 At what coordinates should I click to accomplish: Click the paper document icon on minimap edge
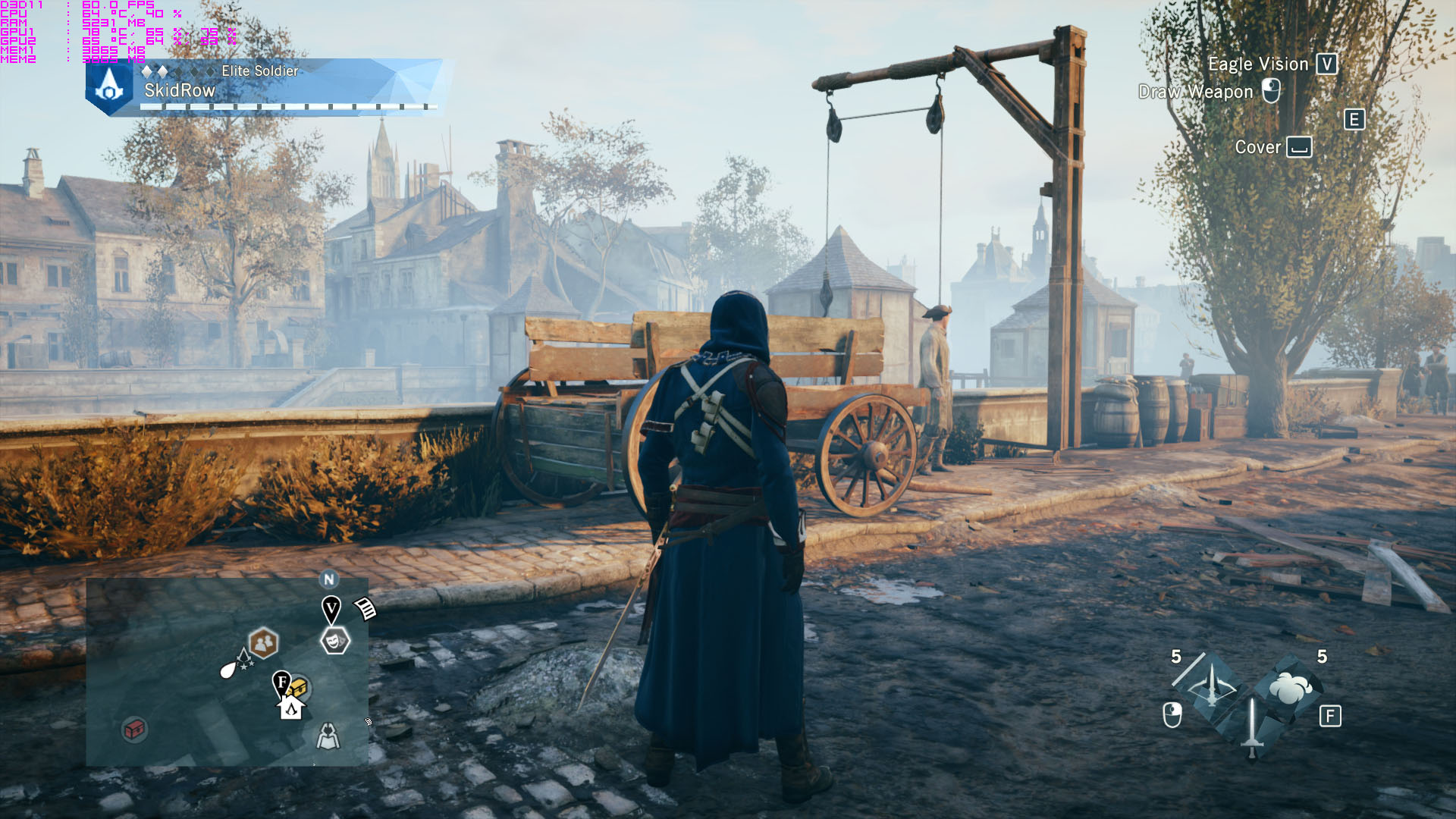pyautogui.click(x=366, y=608)
